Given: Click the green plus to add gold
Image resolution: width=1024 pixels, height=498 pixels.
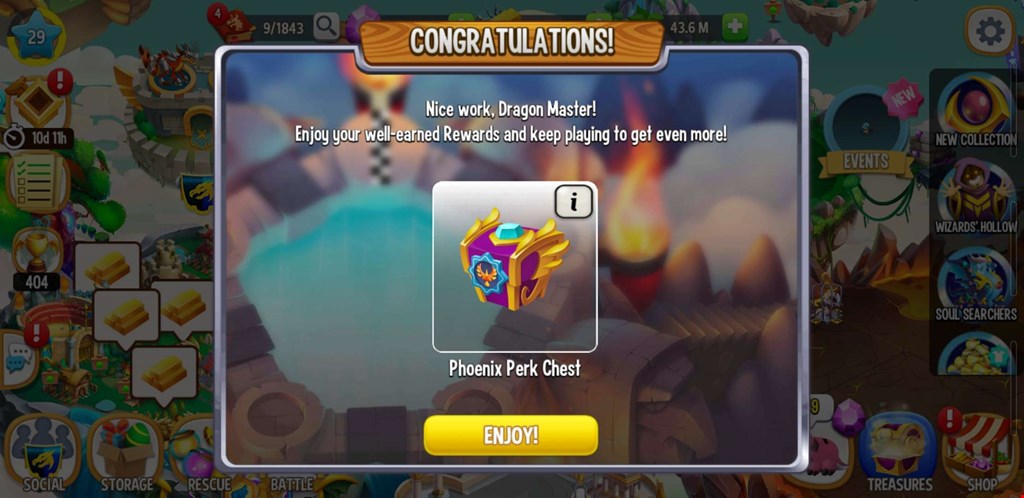Looking at the screenshot, I should [x=736, y=27].
